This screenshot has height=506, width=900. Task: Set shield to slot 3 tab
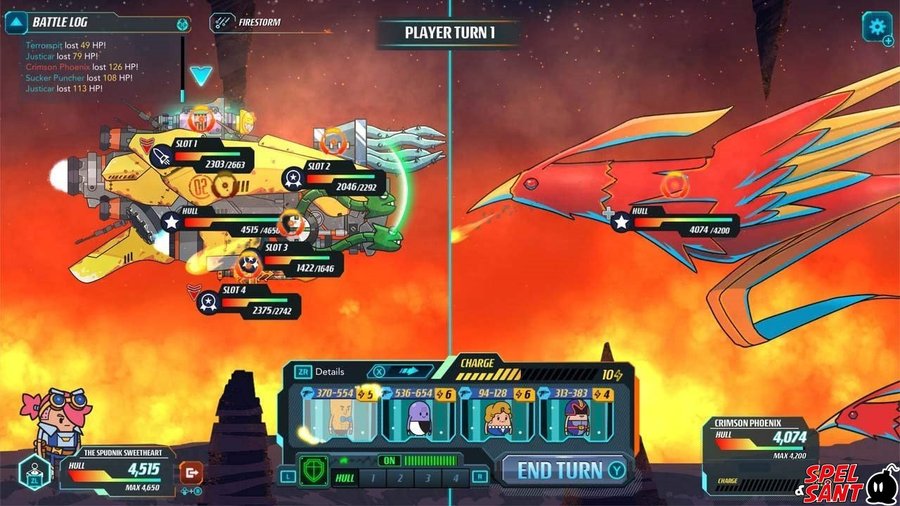[428, 479]
